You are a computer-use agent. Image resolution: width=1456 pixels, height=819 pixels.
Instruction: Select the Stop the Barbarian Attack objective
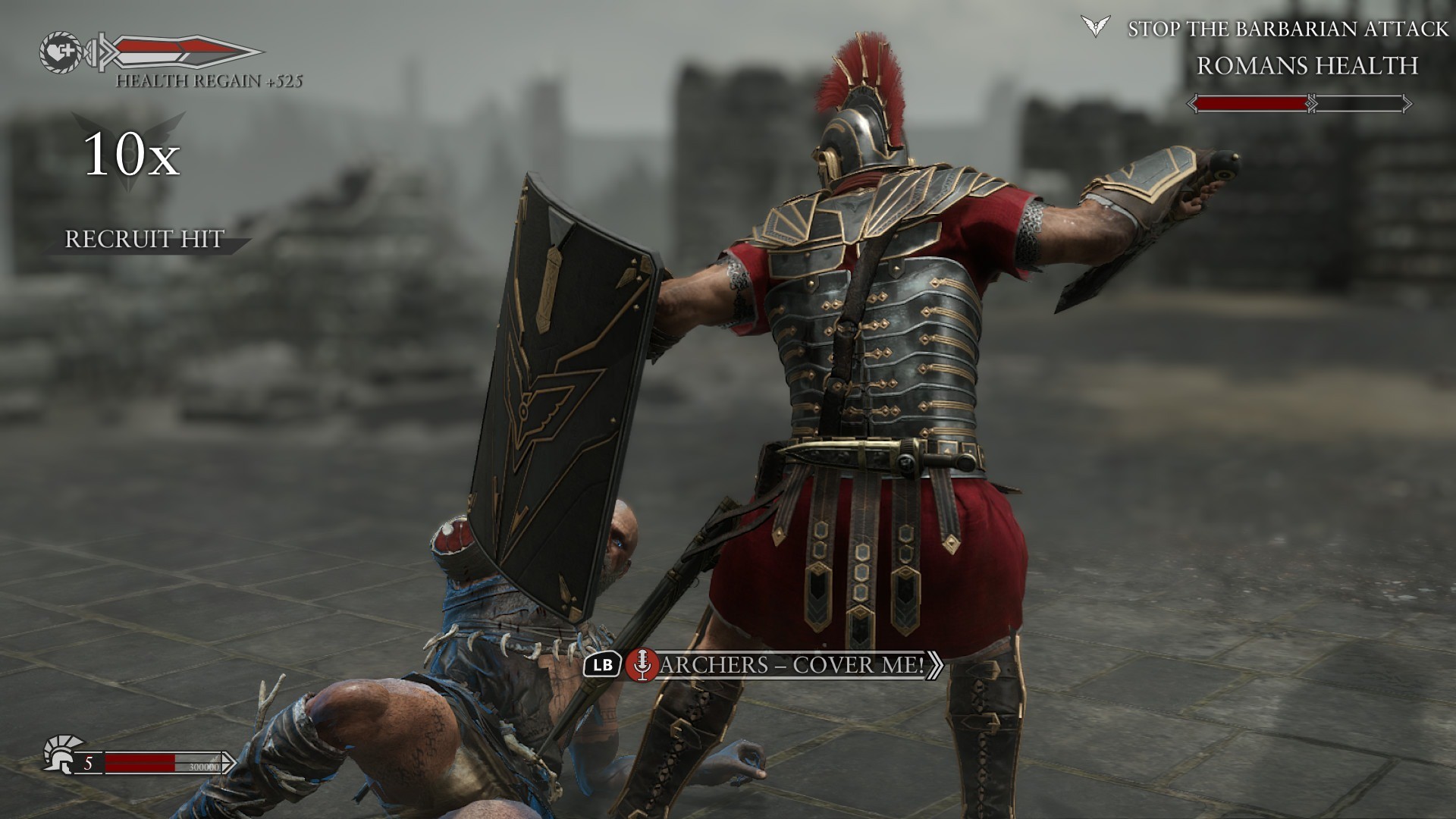(1289, 29)
